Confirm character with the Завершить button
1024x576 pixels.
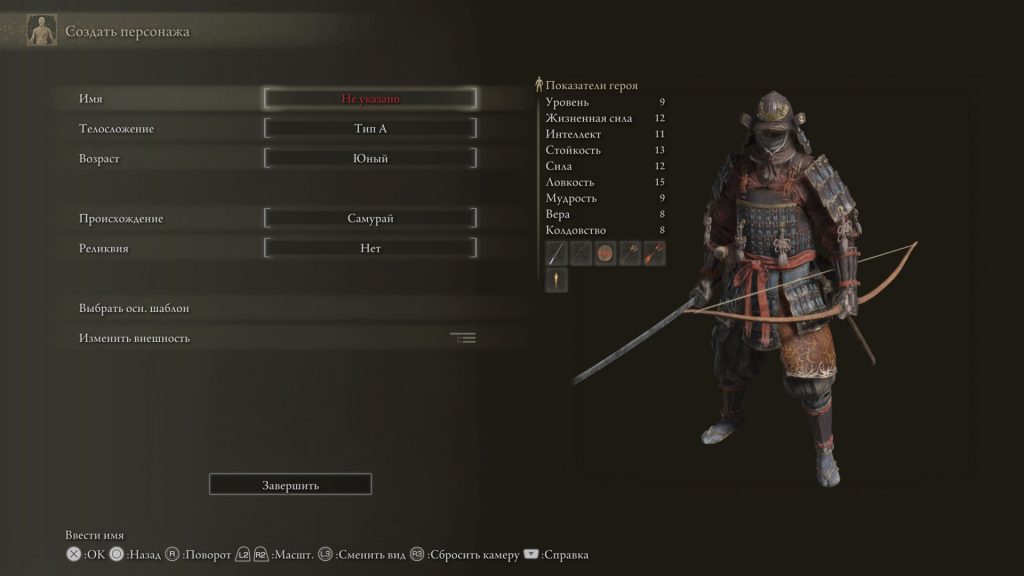(x=290, y=485)
